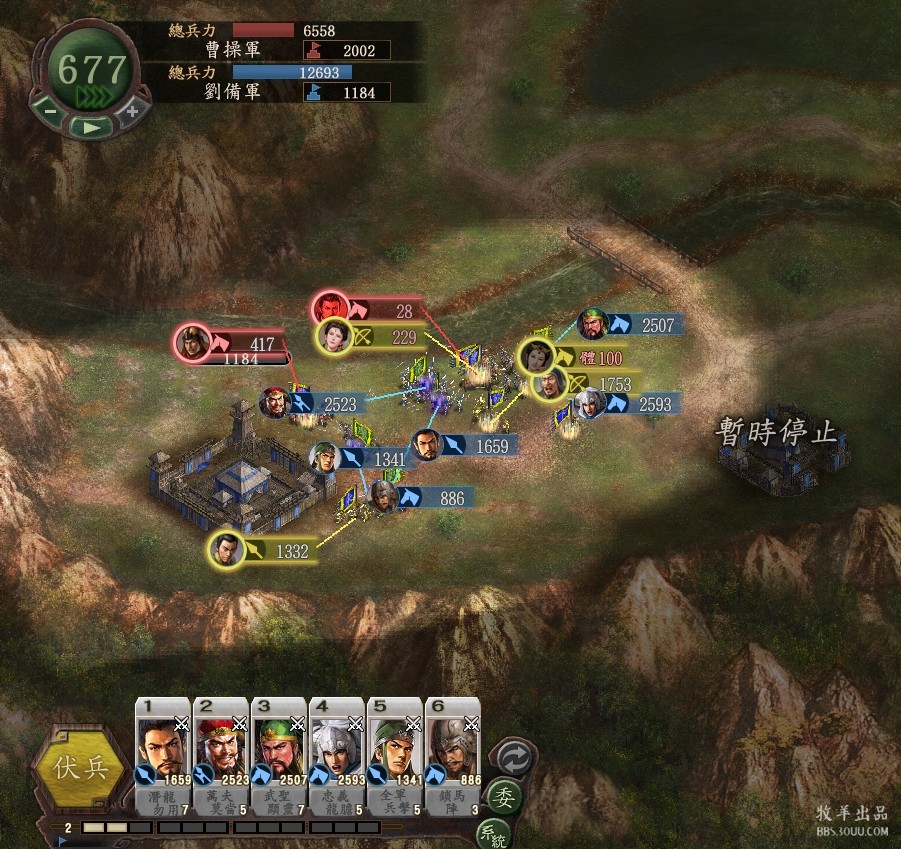Select enemy unit marker with 417 troops
Screen dimensions: 901x849
pos(189,343)
